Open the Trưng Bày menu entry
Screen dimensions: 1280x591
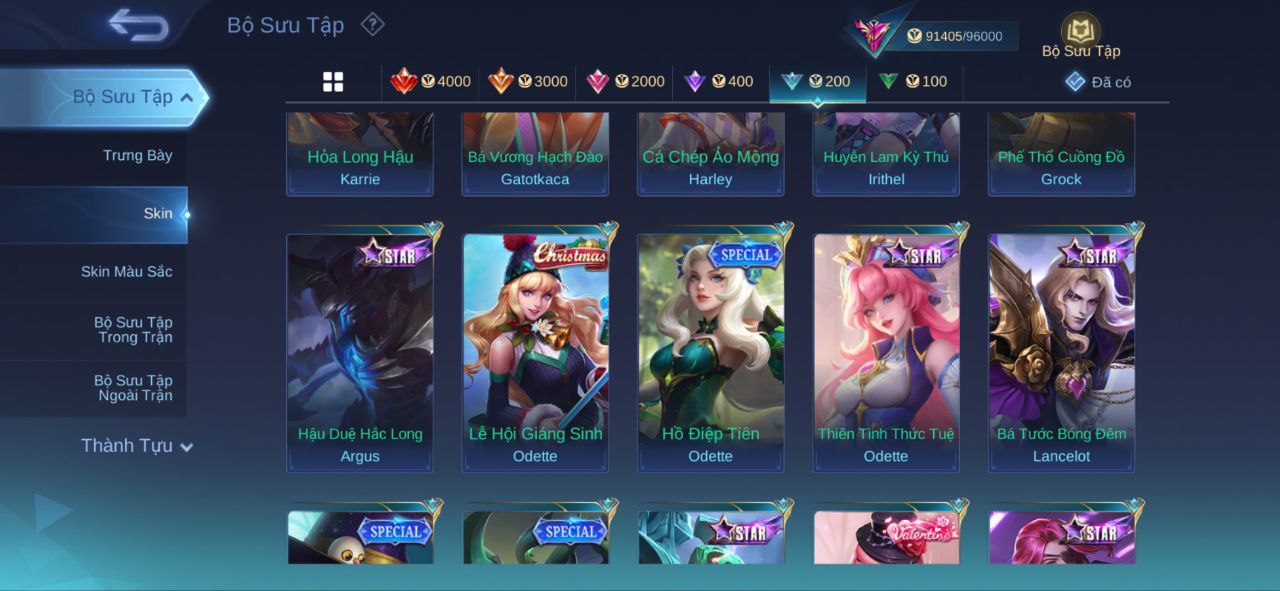(137, 155)
